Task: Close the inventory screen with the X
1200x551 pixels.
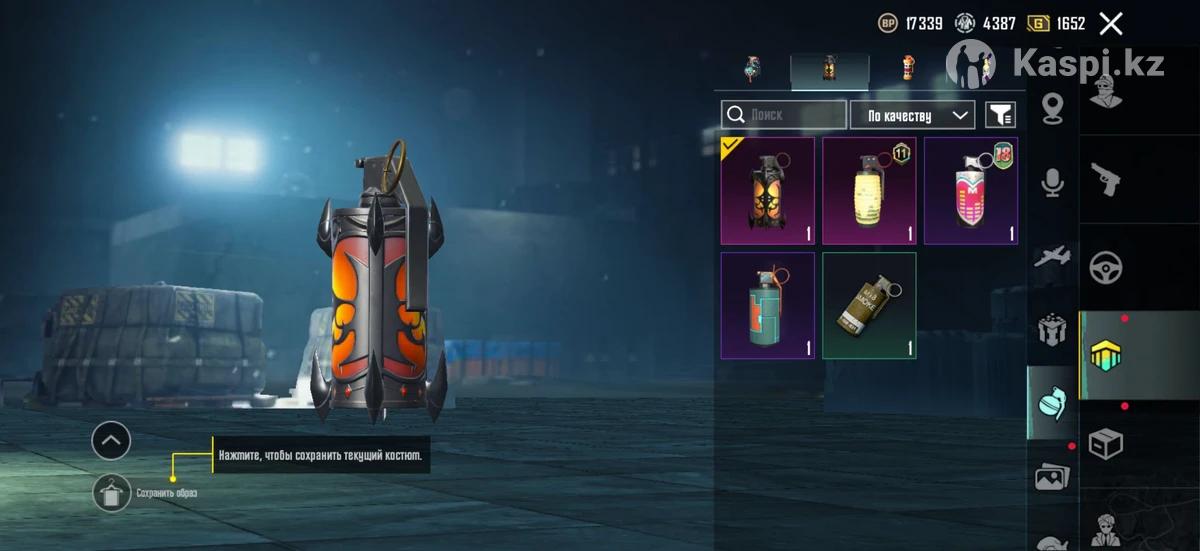Action: click(1110, 24)
